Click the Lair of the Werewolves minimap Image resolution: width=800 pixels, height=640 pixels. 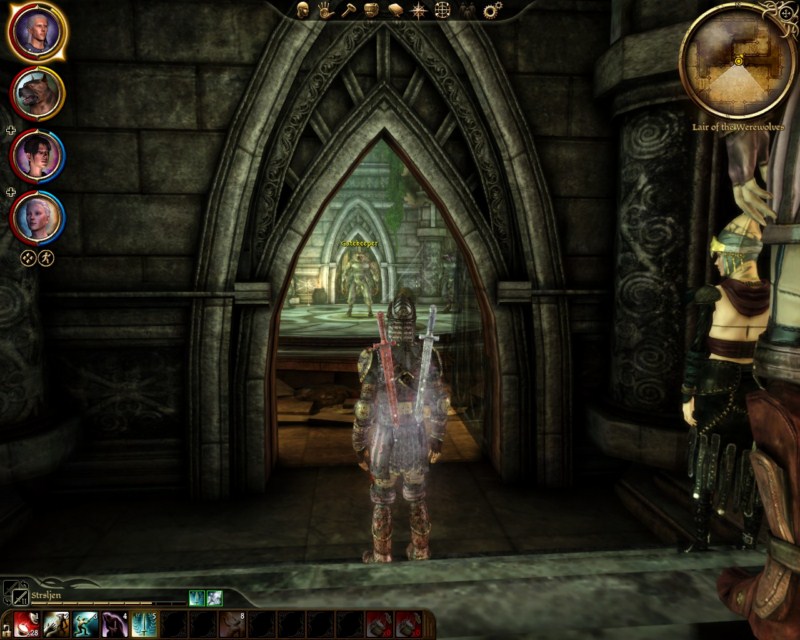[x=737, y=60]
